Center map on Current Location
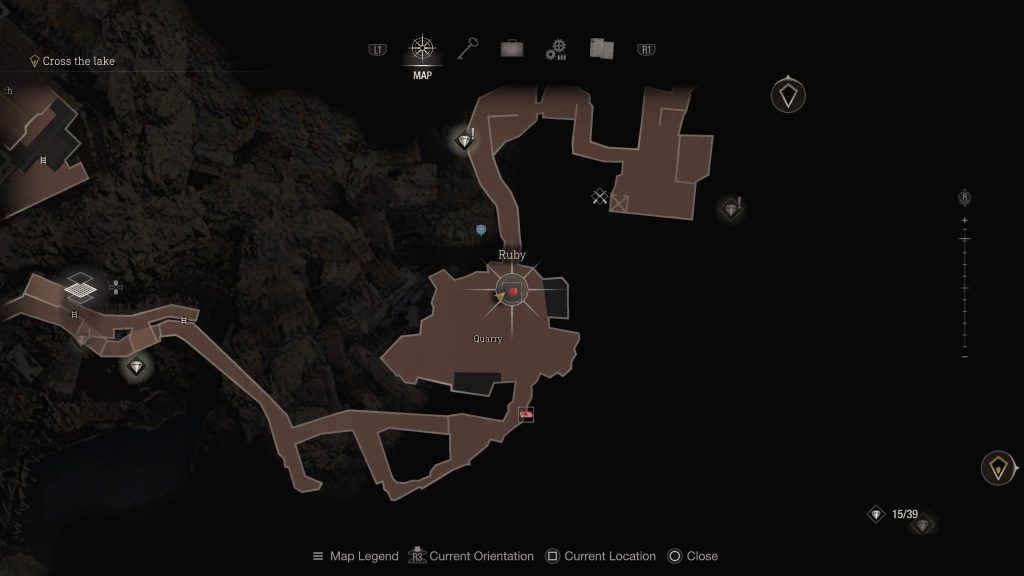 [x=601, y=556]
